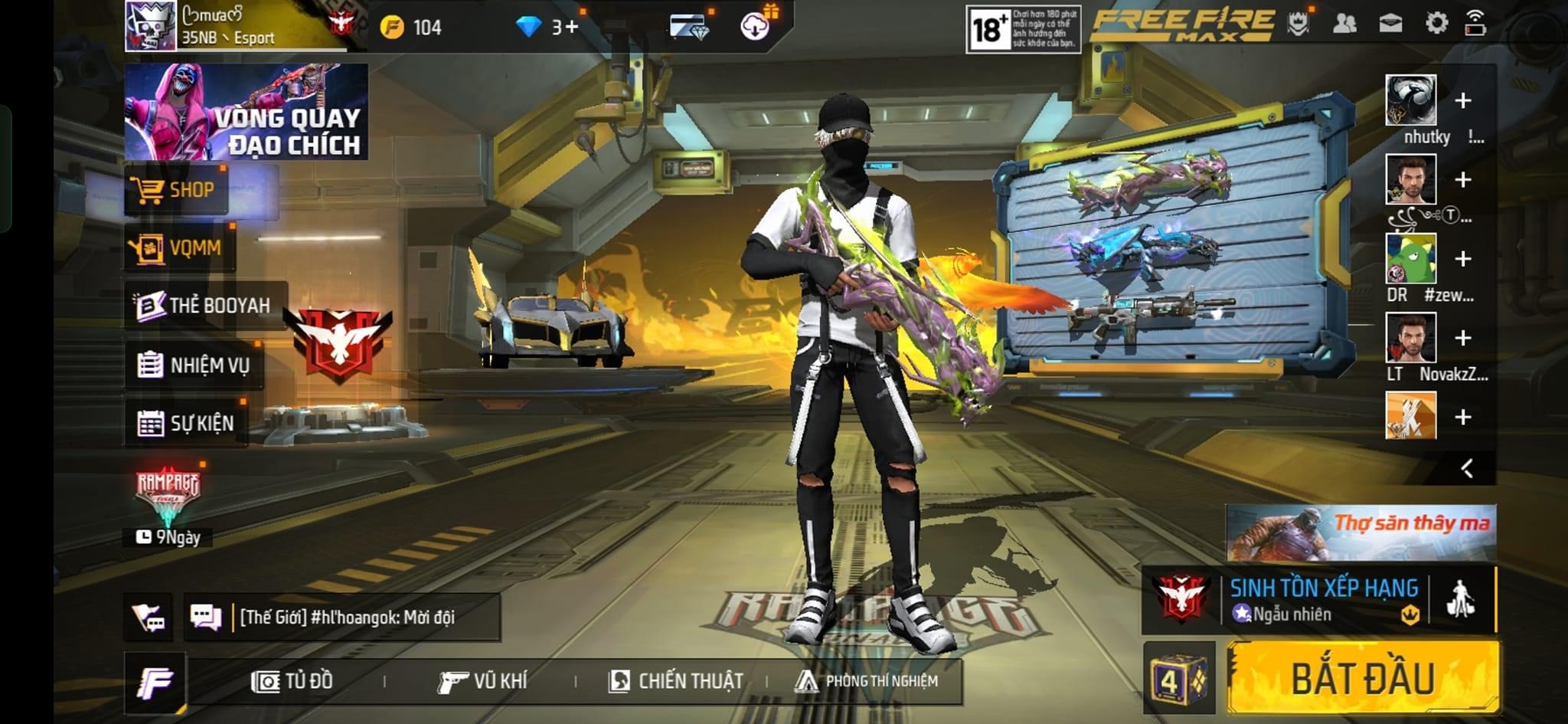Select the Sinh Tồn Xếp Hạng mode
Screen dimensions: 1568x724
(x=1323, y=599)
